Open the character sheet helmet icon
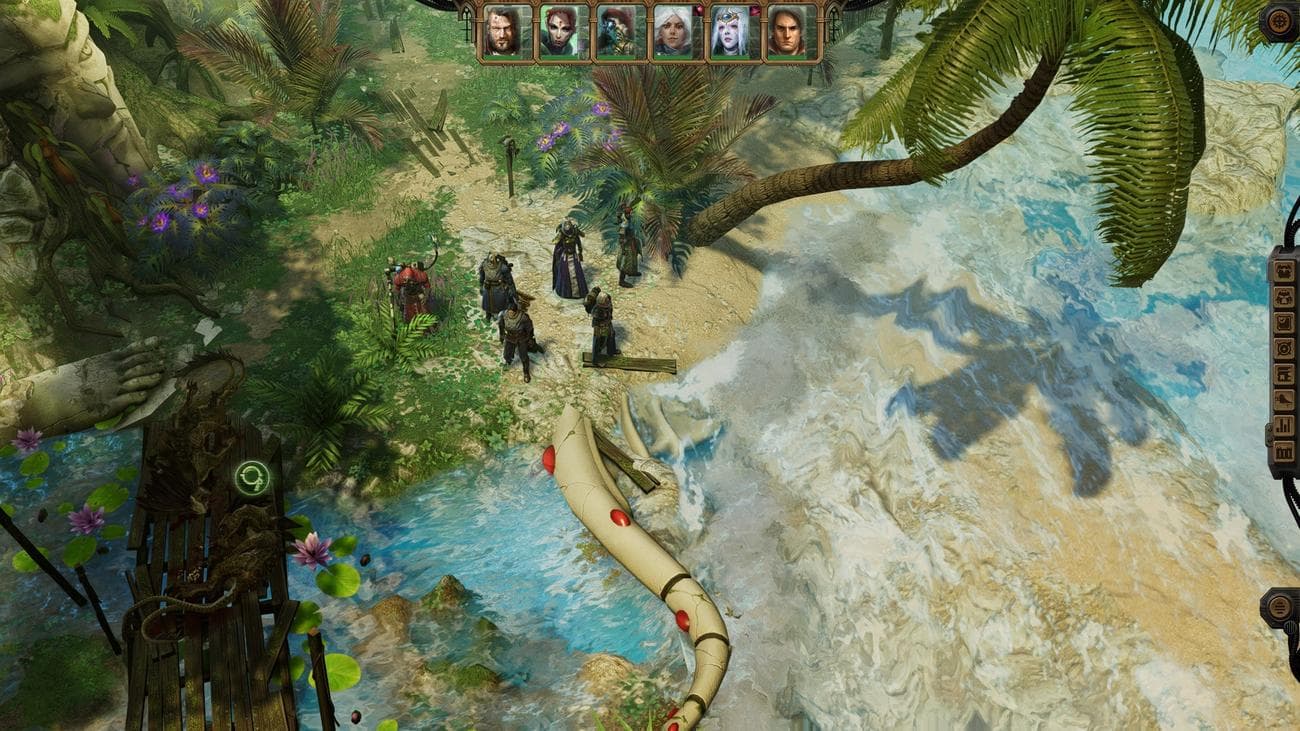This screenshot has height=731, width=1300. pos(1285,272)
